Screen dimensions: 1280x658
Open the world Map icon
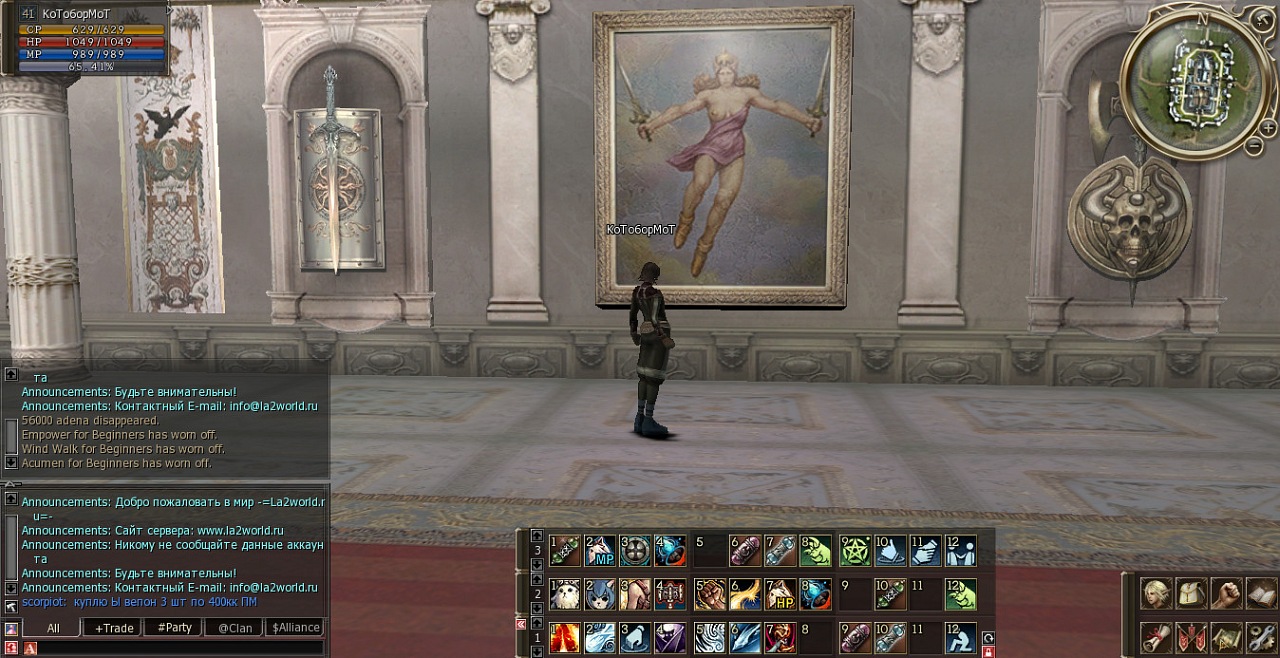(1226, 637)
